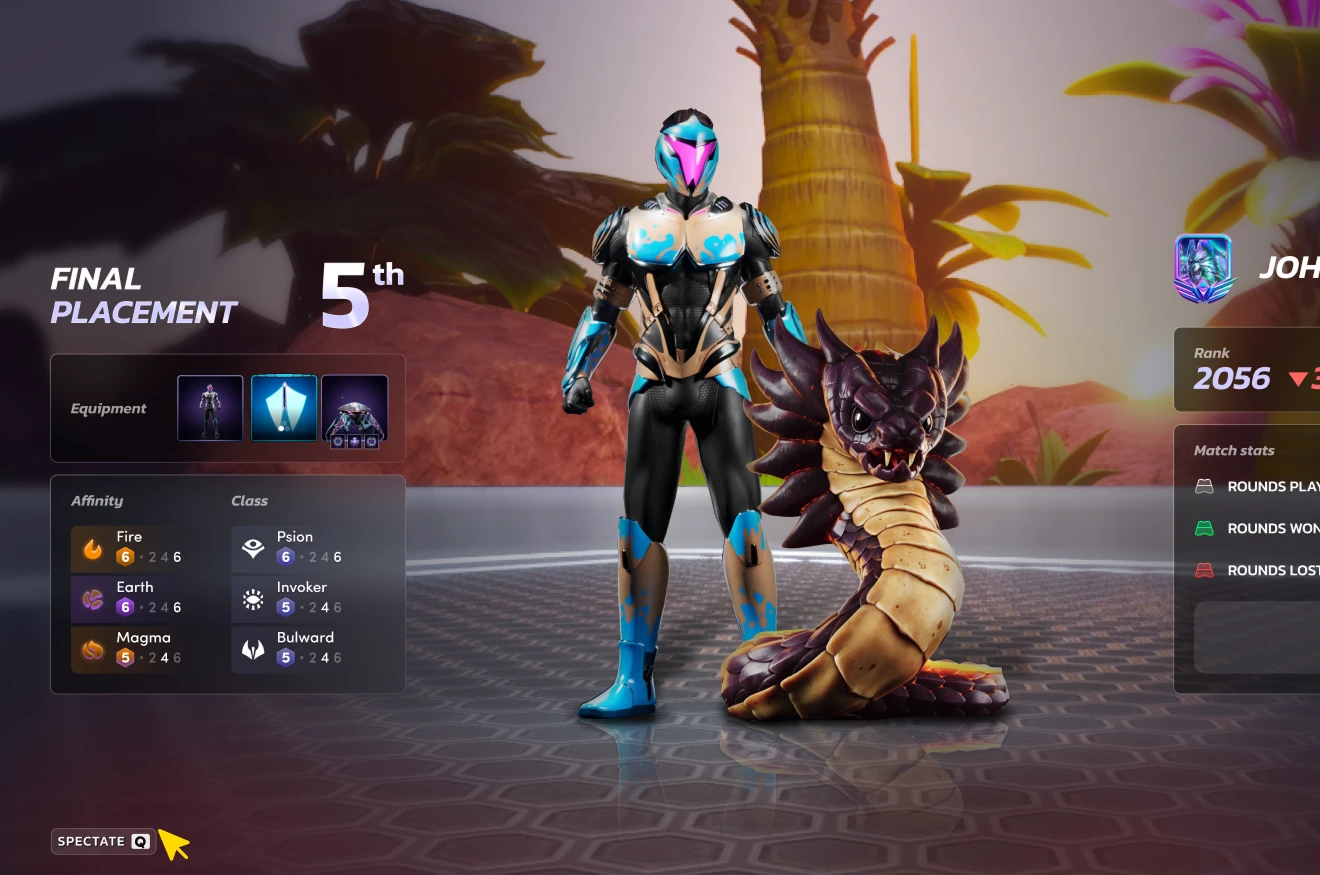This screenshot has height=875, width=1320.
Task: Choose the Earth affinity row
Action: pyautogui.click(x=128, y=597)
